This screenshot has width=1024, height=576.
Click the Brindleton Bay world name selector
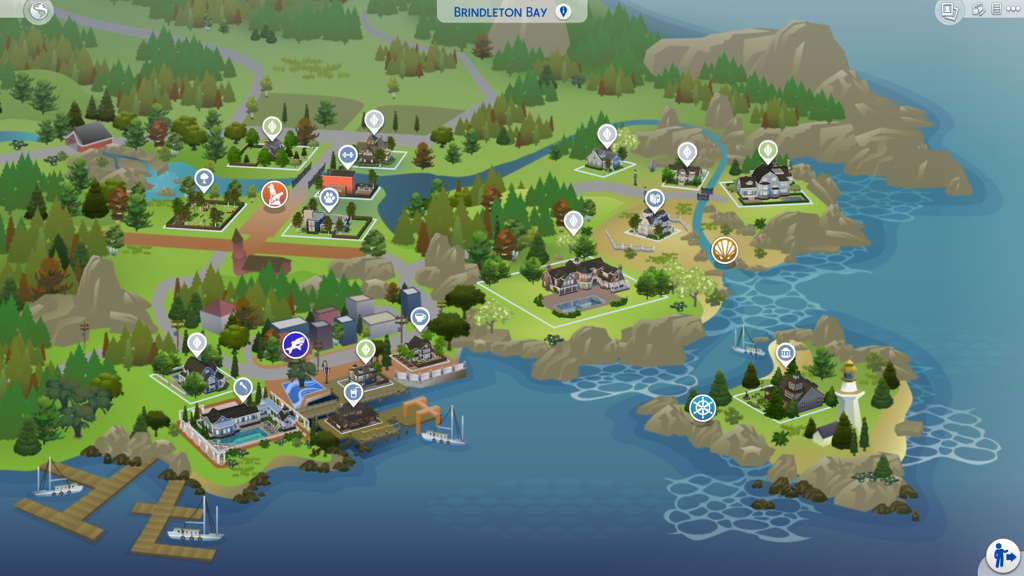pyautogui.click(x=511, y=12)
